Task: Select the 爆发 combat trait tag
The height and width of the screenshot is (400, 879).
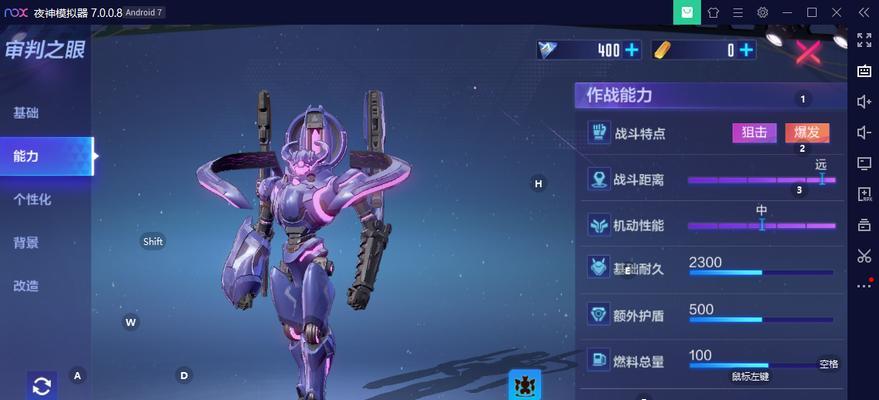Action: coord(806,132)
